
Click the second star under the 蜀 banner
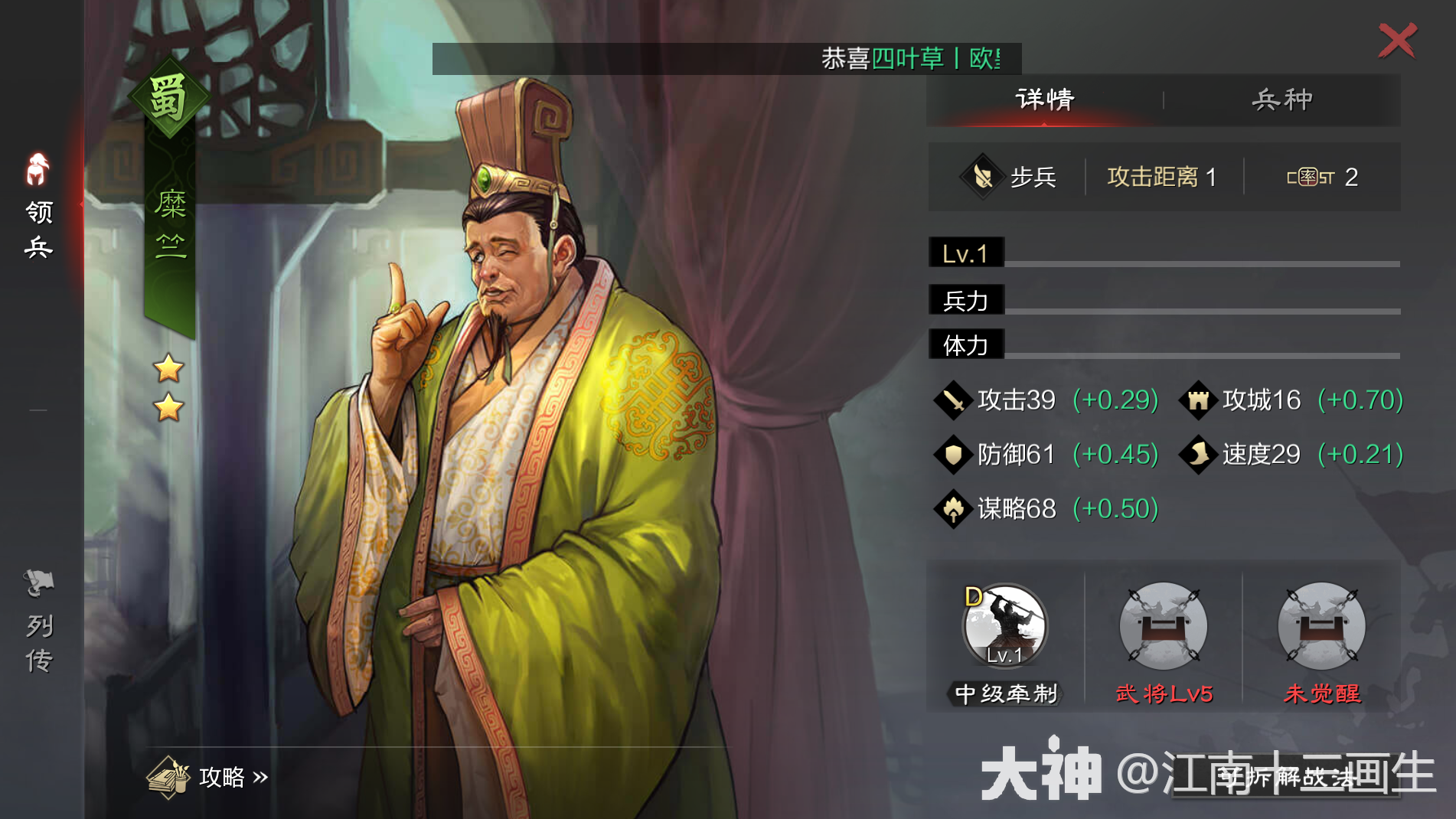(169, 408)
